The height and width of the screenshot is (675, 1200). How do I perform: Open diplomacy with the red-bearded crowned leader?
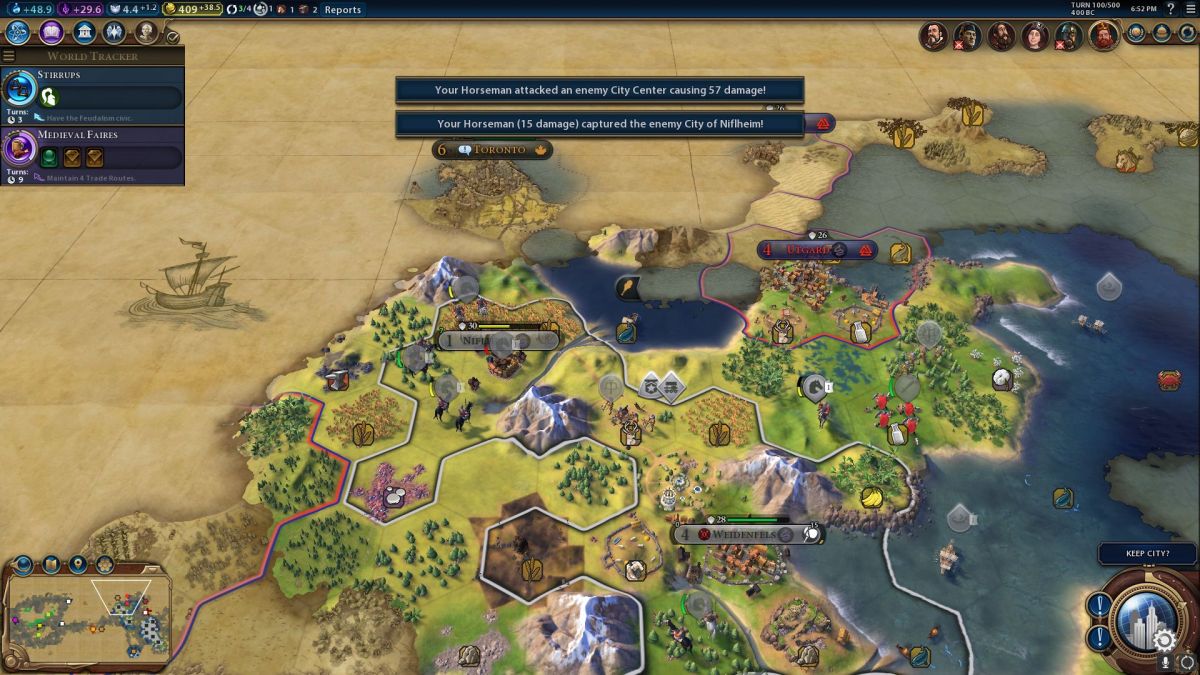coord(1104,35)
